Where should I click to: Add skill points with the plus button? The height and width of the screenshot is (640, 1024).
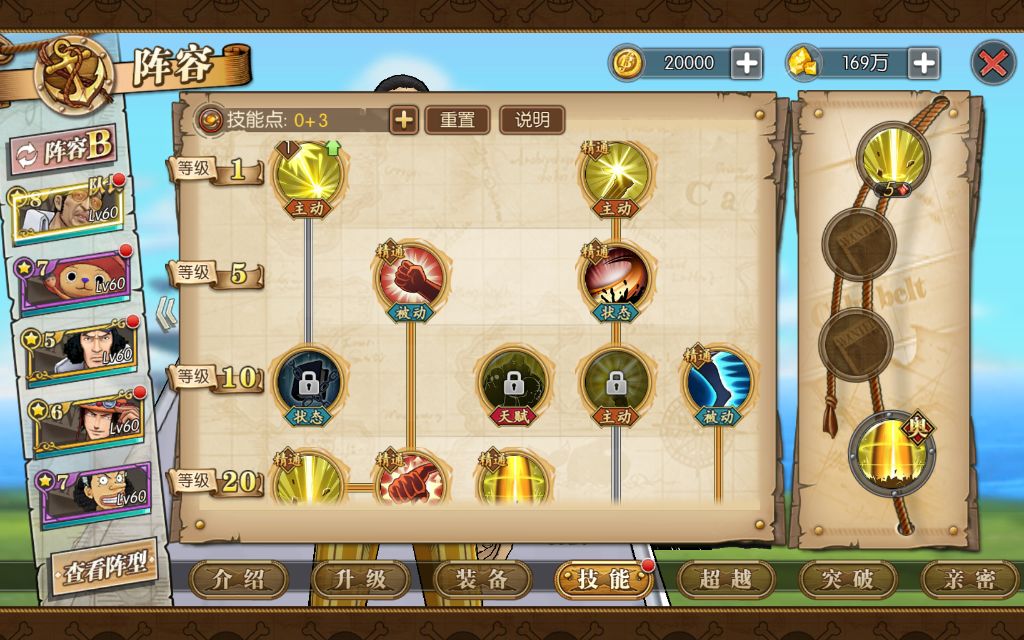tap(403, 120)
